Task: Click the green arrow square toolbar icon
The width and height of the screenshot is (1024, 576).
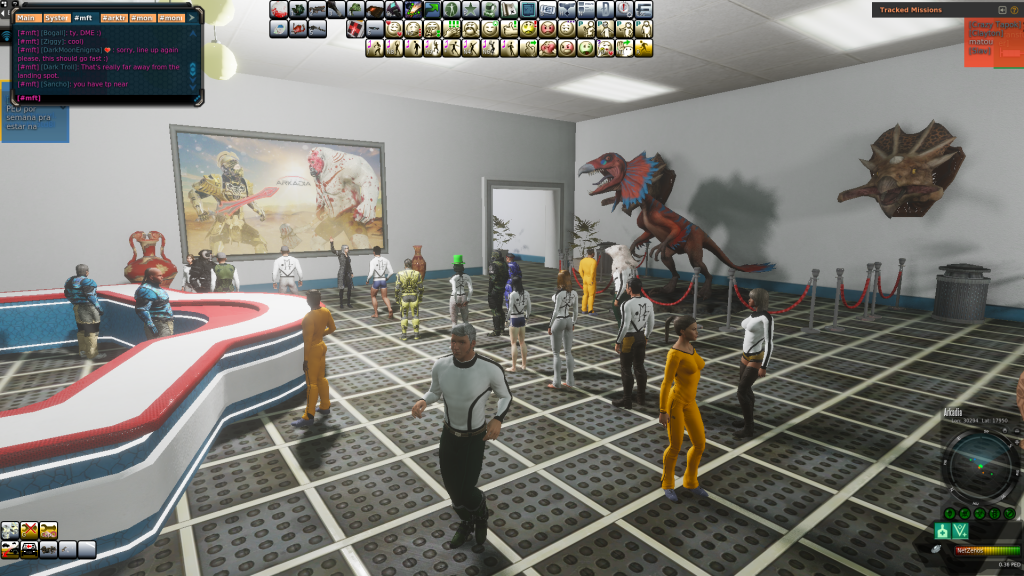Action: (x=433, y=9)
